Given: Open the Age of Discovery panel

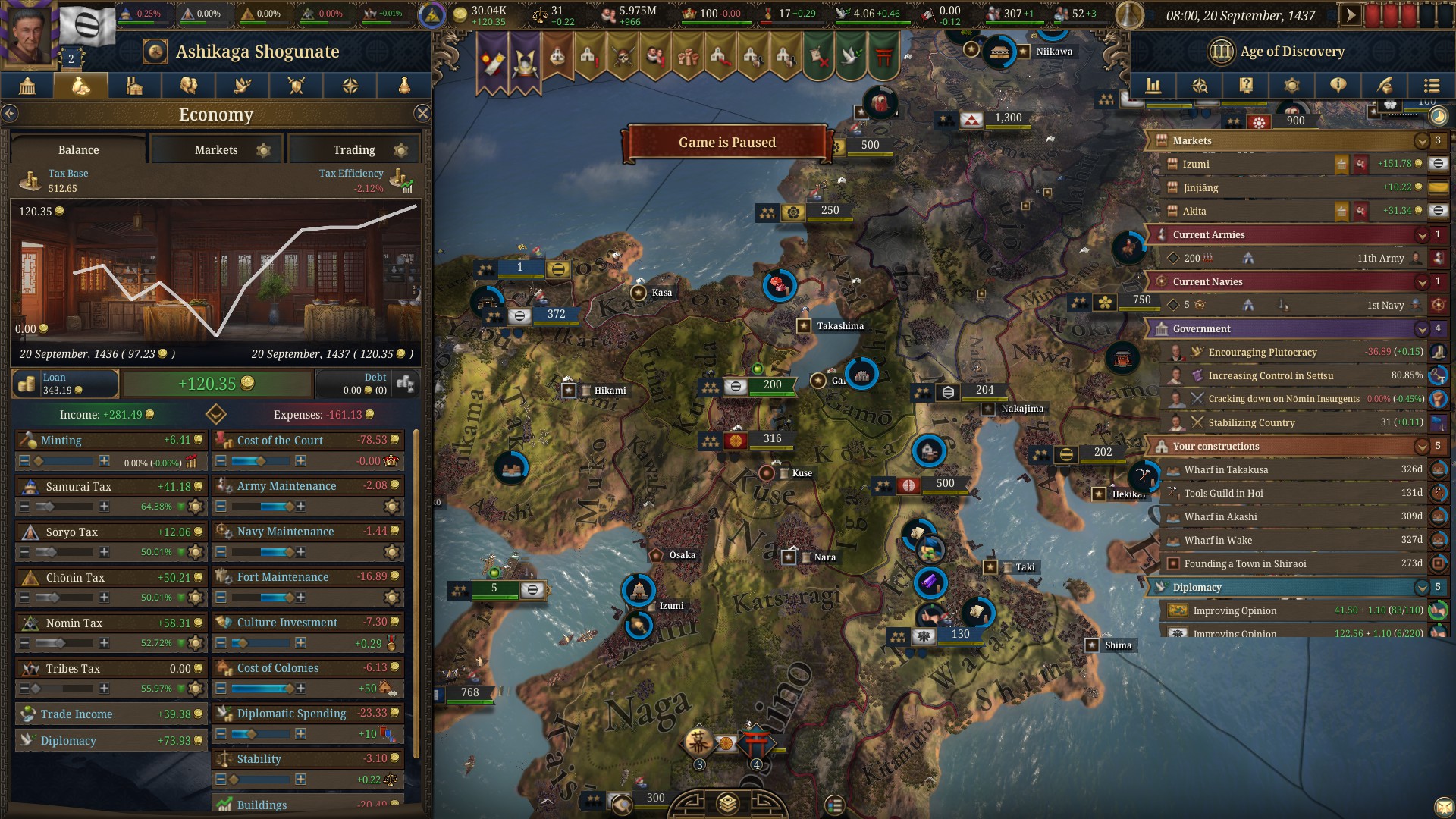Looking at the screenshot, I should coord(1278,52).
